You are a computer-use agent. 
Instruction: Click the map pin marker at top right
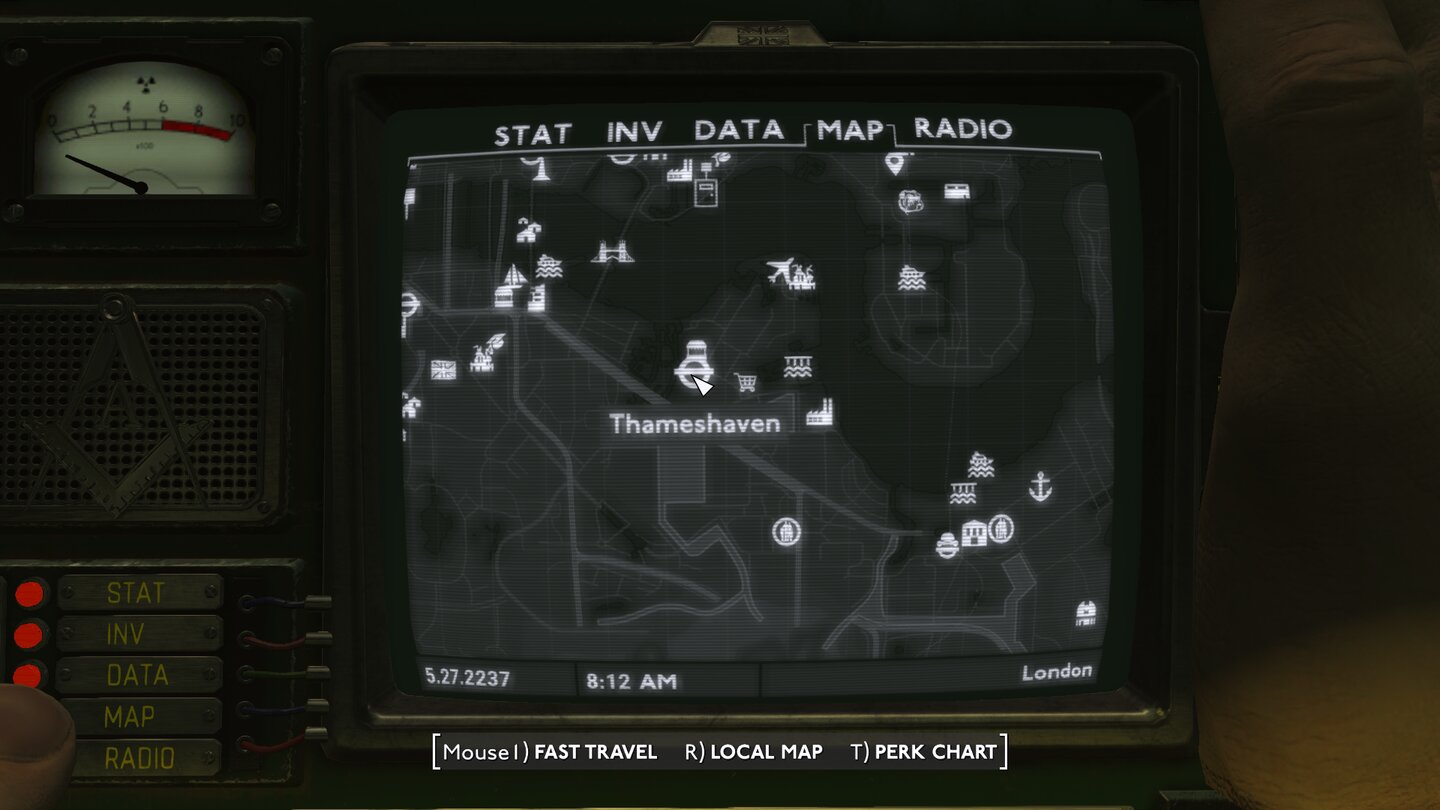click(895, 165)
